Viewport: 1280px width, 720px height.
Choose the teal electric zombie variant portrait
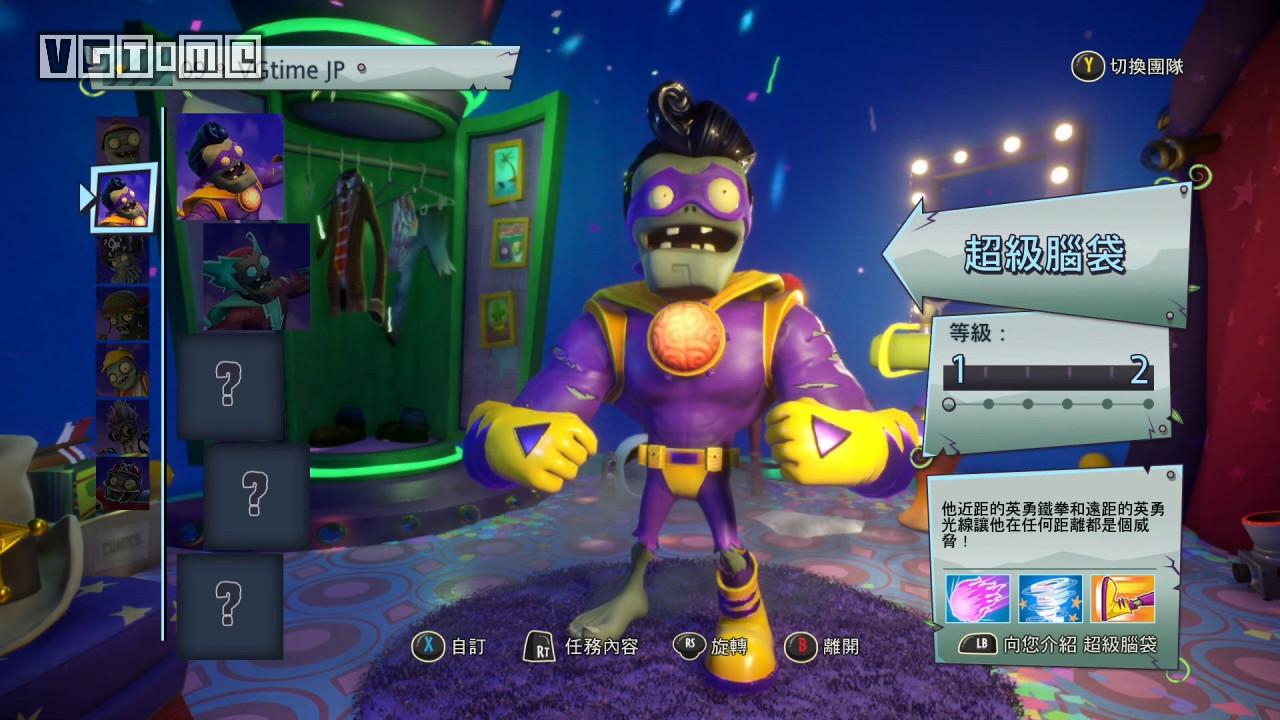[256, 277]
